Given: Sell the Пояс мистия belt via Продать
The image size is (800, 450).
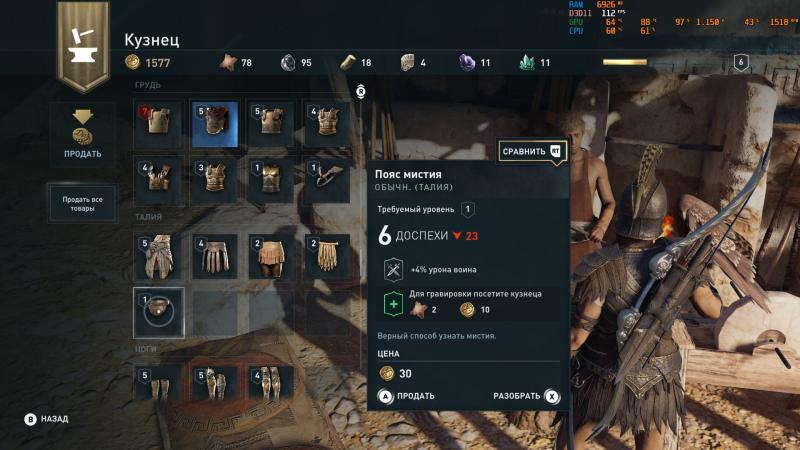Looking at the screenshot, I should (x=407, y=396).
